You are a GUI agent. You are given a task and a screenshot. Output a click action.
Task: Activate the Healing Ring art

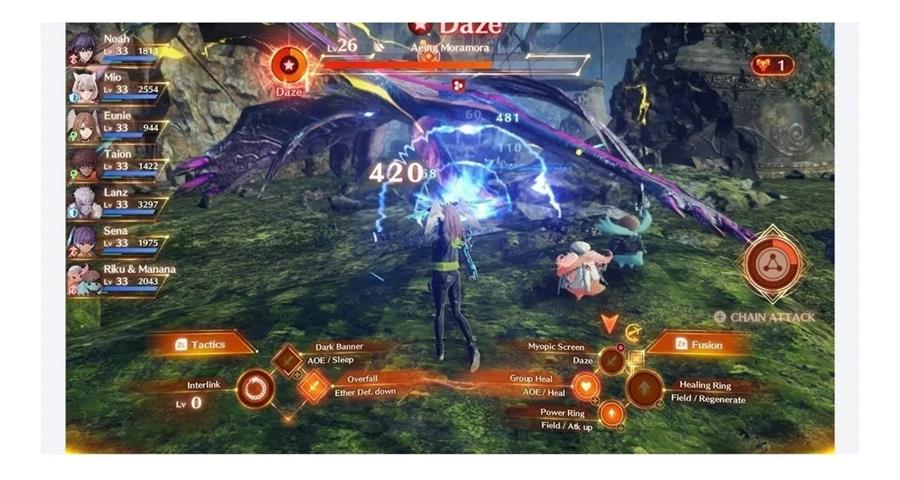(643, 387)
